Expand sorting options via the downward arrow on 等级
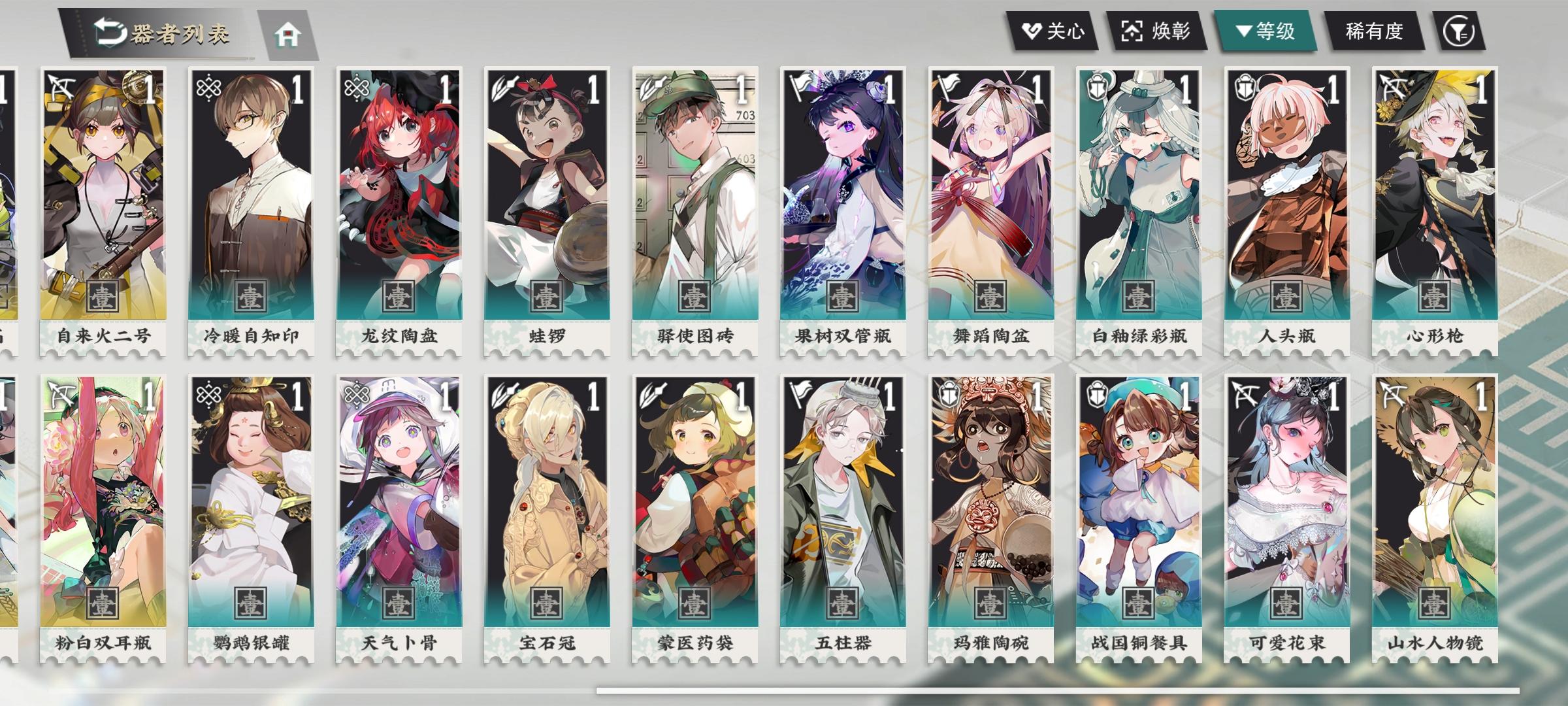 click(x=1245, y=29)
